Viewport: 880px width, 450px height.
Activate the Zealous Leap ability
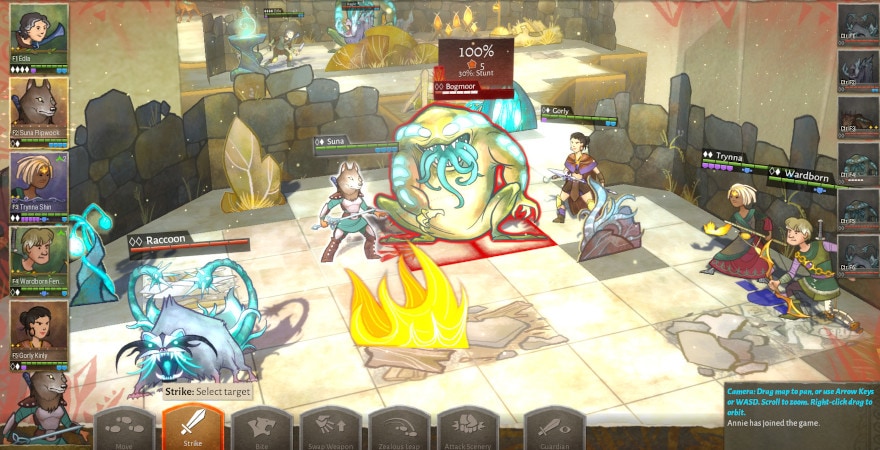(x=399, y=428)
